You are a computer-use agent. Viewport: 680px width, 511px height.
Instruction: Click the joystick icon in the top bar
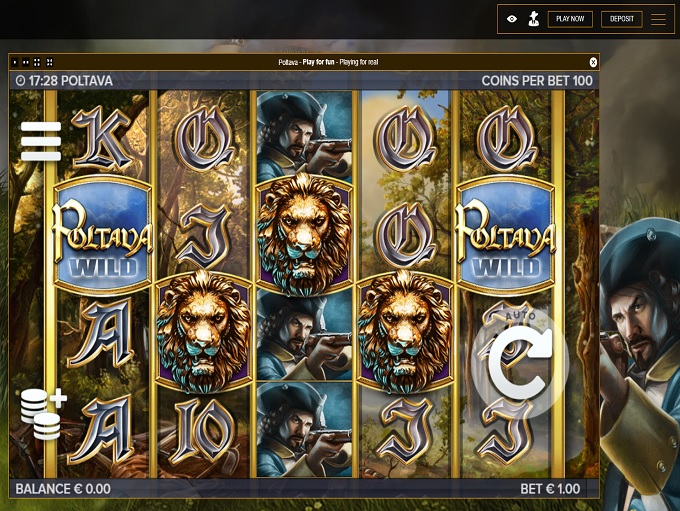pyautogui.click(x=532, y=19)
